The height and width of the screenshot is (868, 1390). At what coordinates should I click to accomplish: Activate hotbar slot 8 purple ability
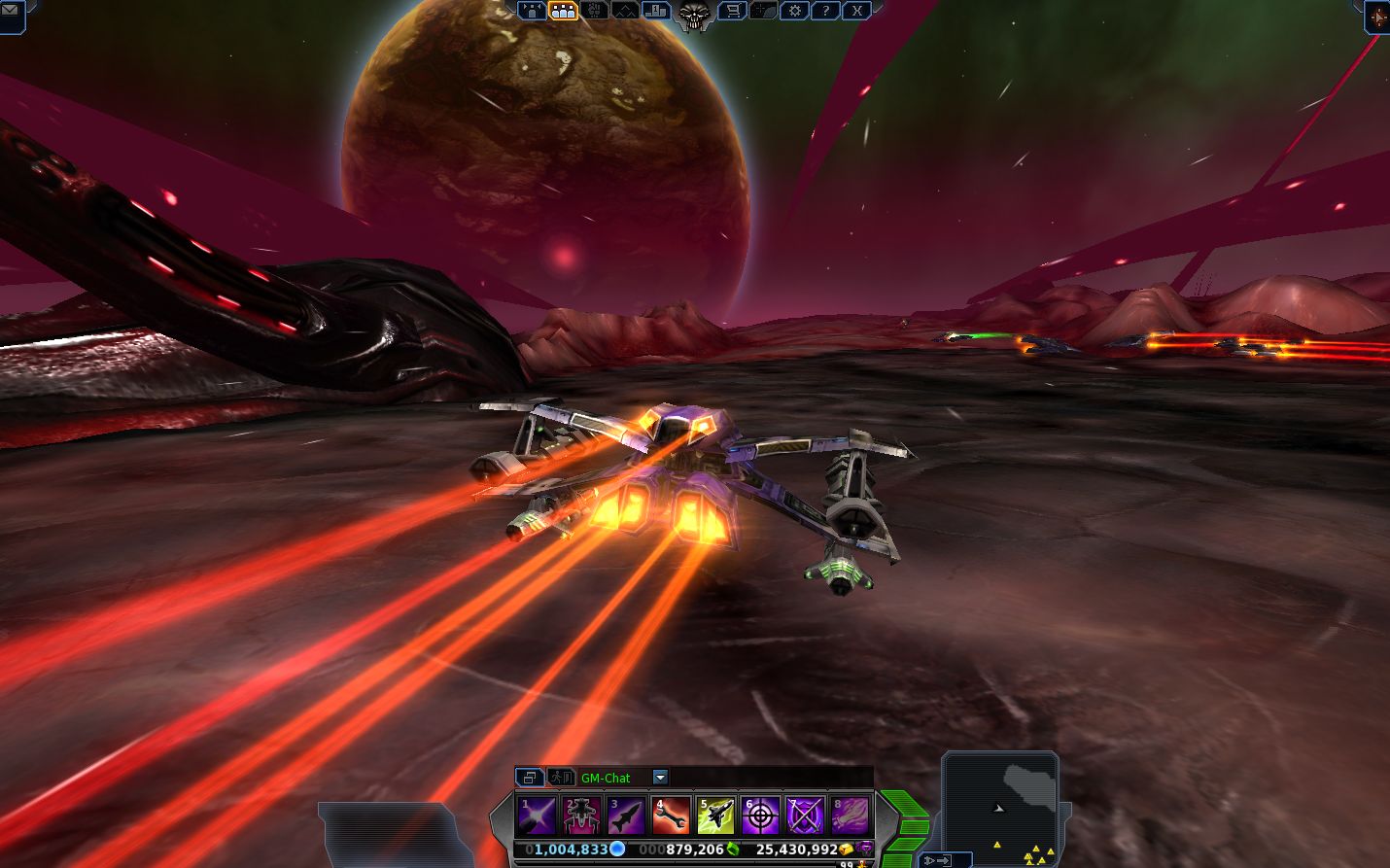(x=850, y=816)
